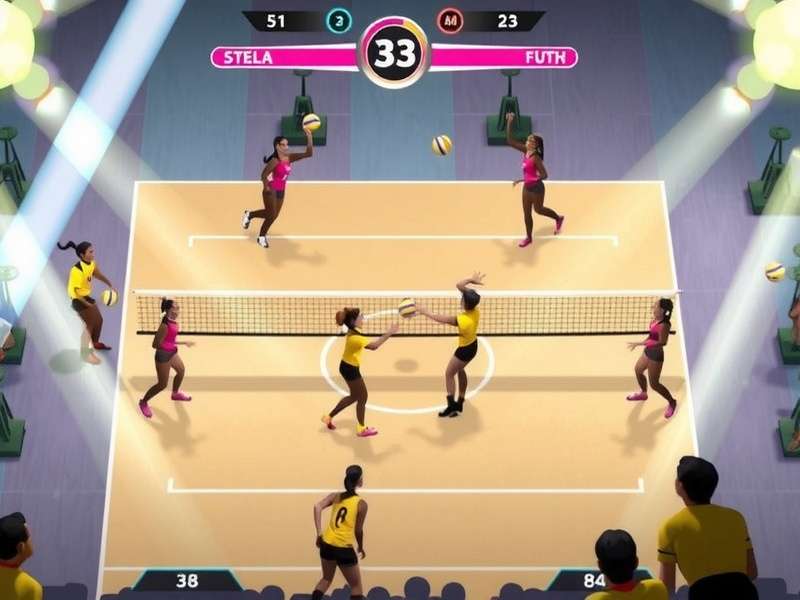Select the FUTH team name banner
The width and height of the screenshot is (800, 600).
(x=504, y=57)
